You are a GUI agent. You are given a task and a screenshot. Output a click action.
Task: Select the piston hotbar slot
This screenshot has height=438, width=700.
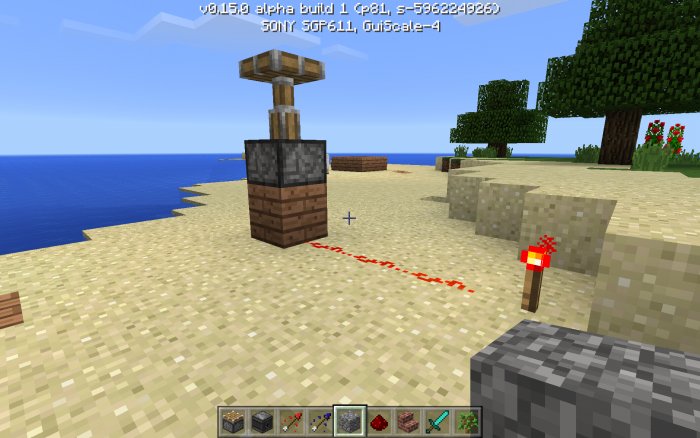[233, 421]
